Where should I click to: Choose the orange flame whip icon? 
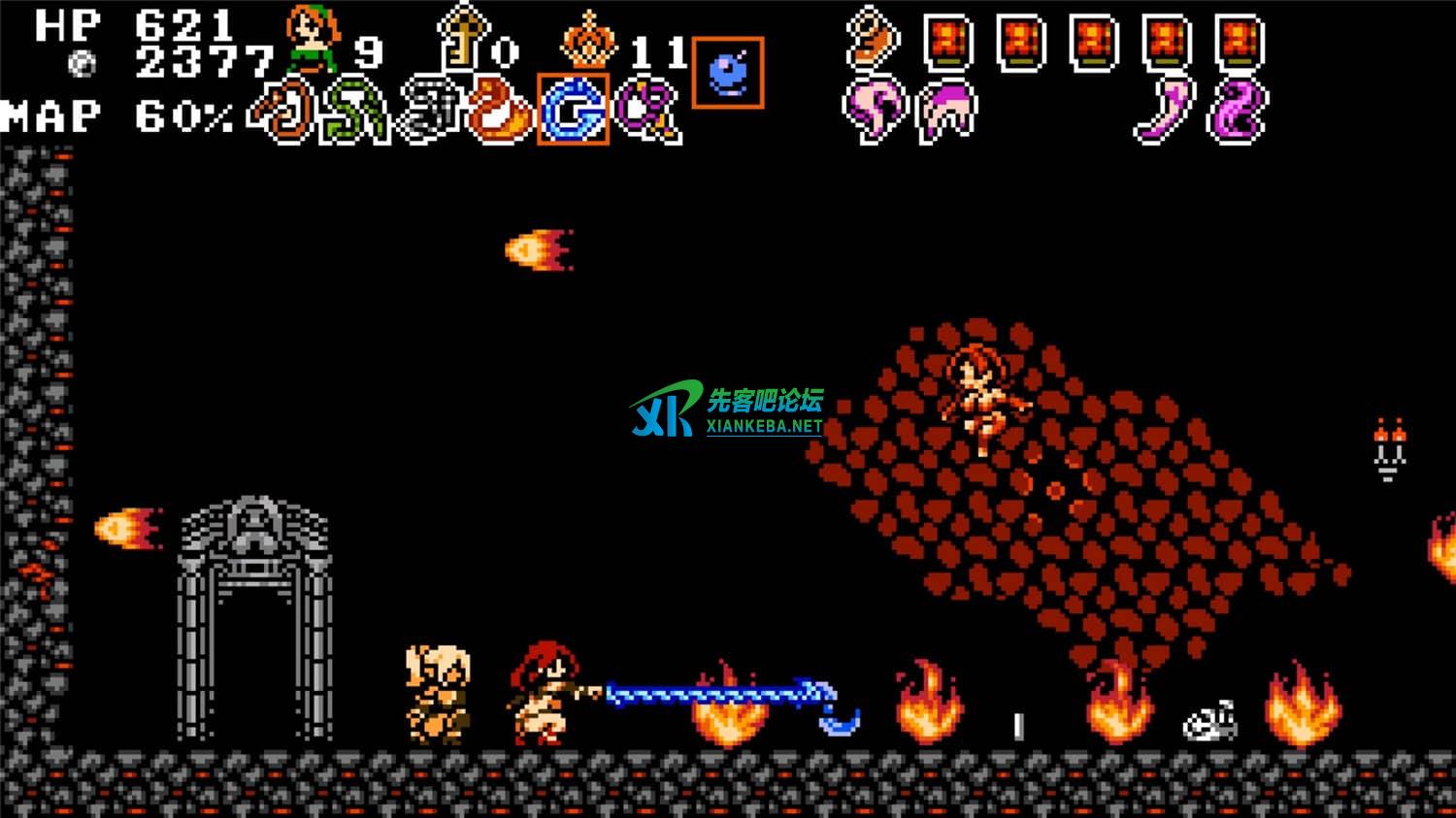500,111
